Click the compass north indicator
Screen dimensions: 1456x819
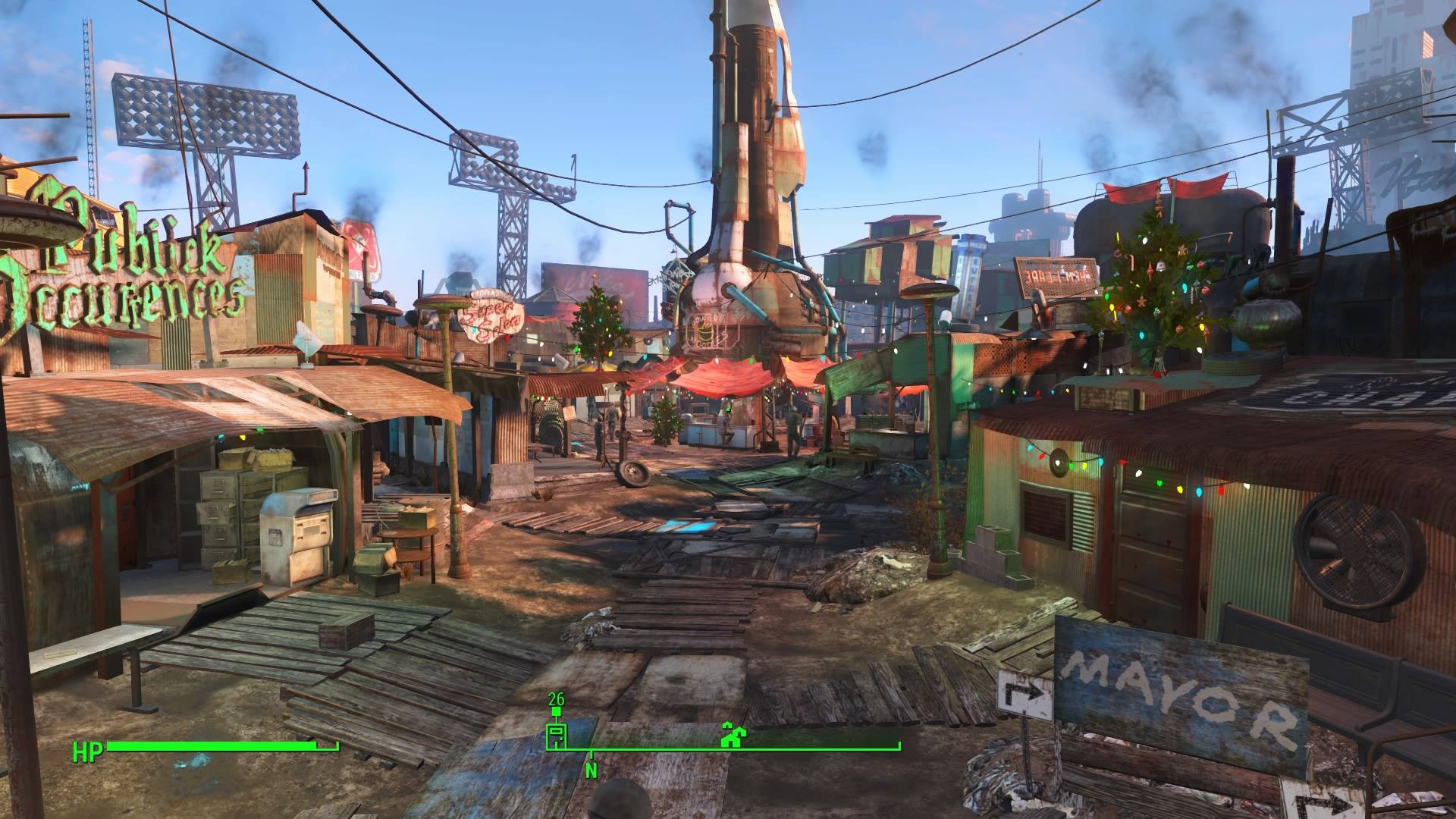tap(591, 770)
